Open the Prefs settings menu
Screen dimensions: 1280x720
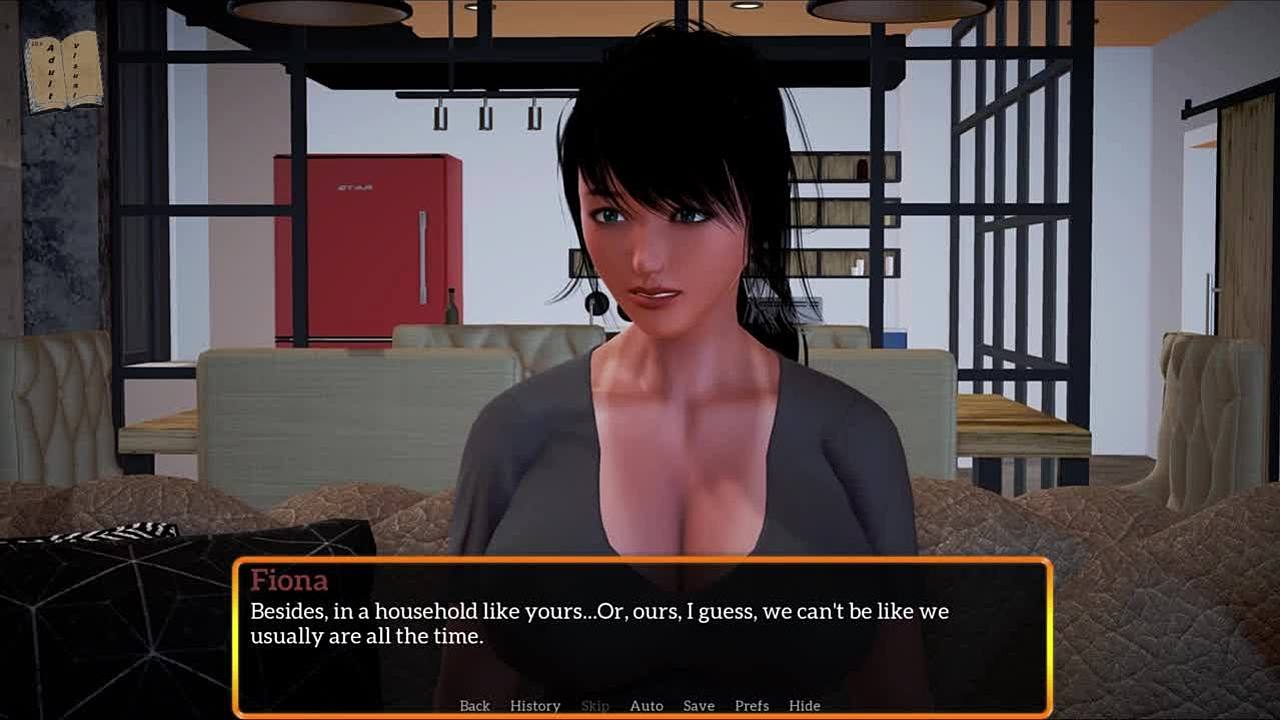click(x=751, y=706)
